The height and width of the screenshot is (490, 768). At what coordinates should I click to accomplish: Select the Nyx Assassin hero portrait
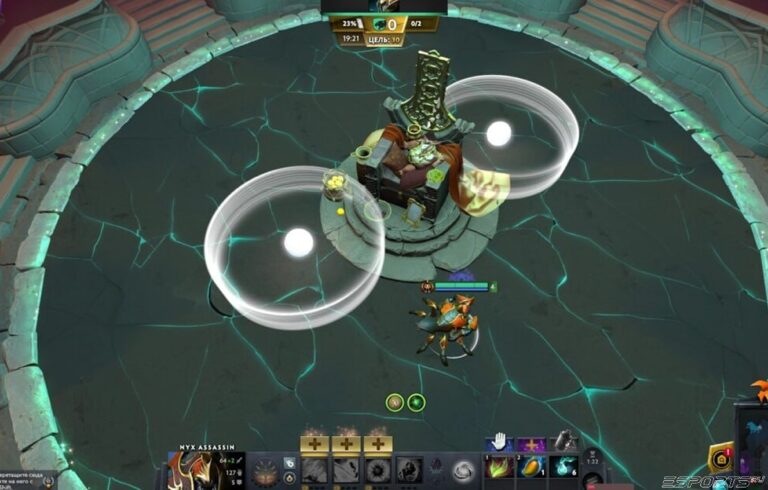[191, 469]
